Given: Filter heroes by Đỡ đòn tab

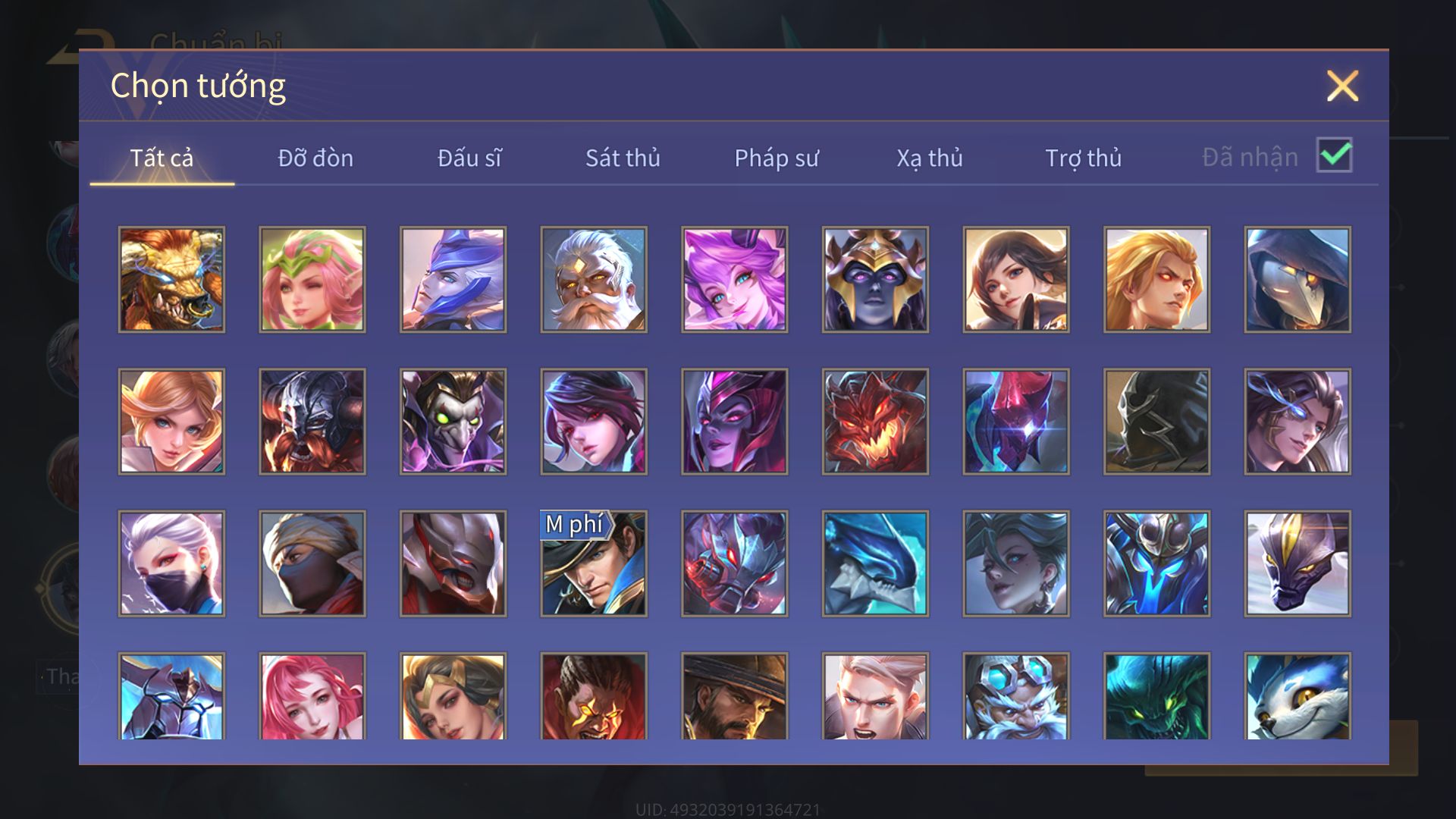Looking at the screenshot, I should [315, 158].
